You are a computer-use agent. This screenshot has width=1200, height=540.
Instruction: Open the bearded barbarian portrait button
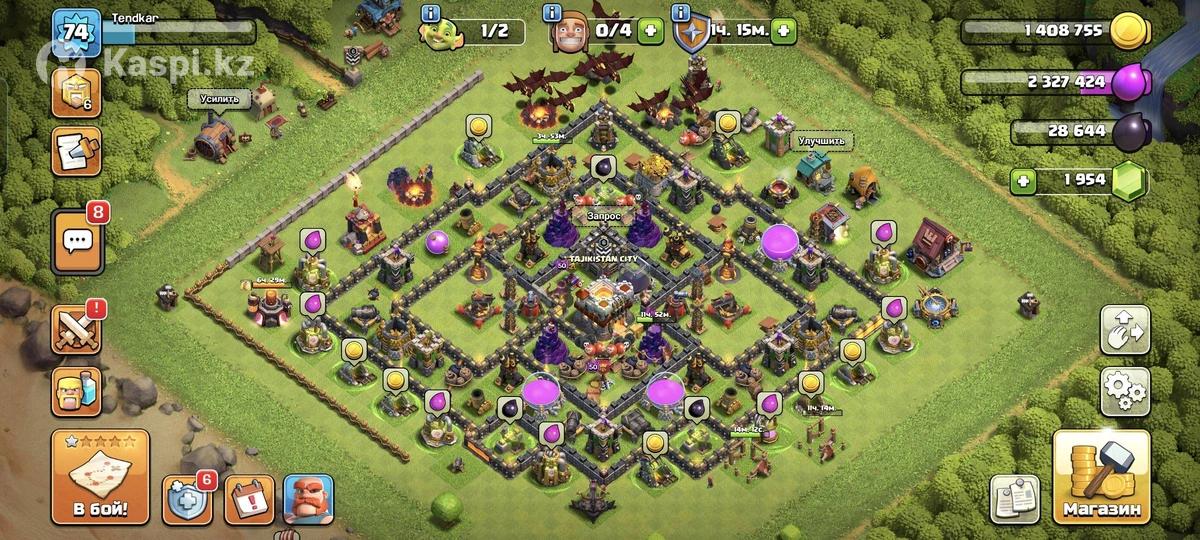308,499
